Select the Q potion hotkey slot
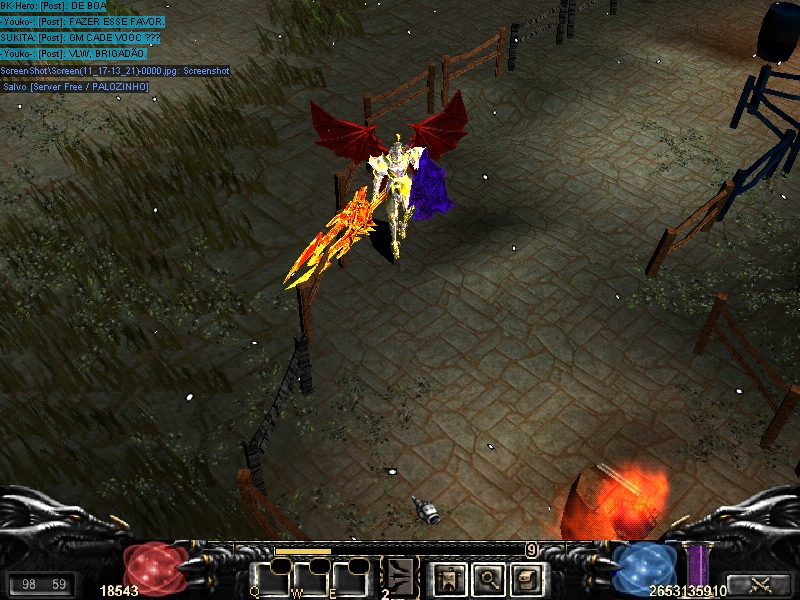This screenshot has height=600, width=800. pyautogui.click(x=268, y=578)
